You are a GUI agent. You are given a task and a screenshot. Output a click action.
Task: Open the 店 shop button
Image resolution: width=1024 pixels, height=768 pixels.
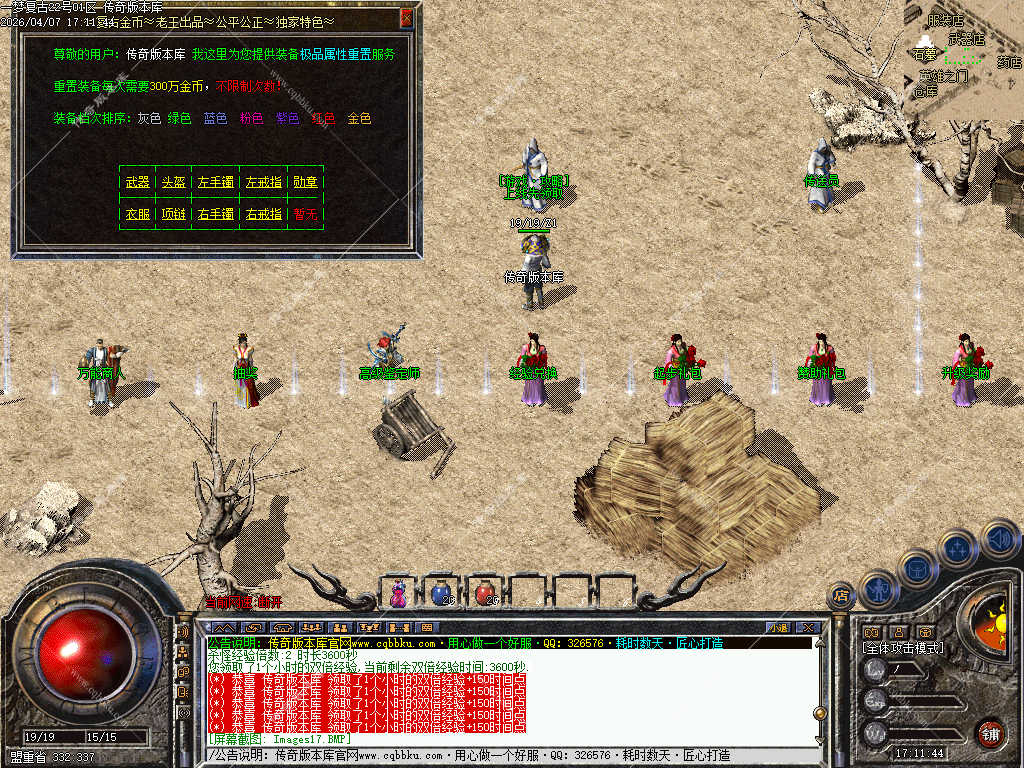tap(840, 596)
